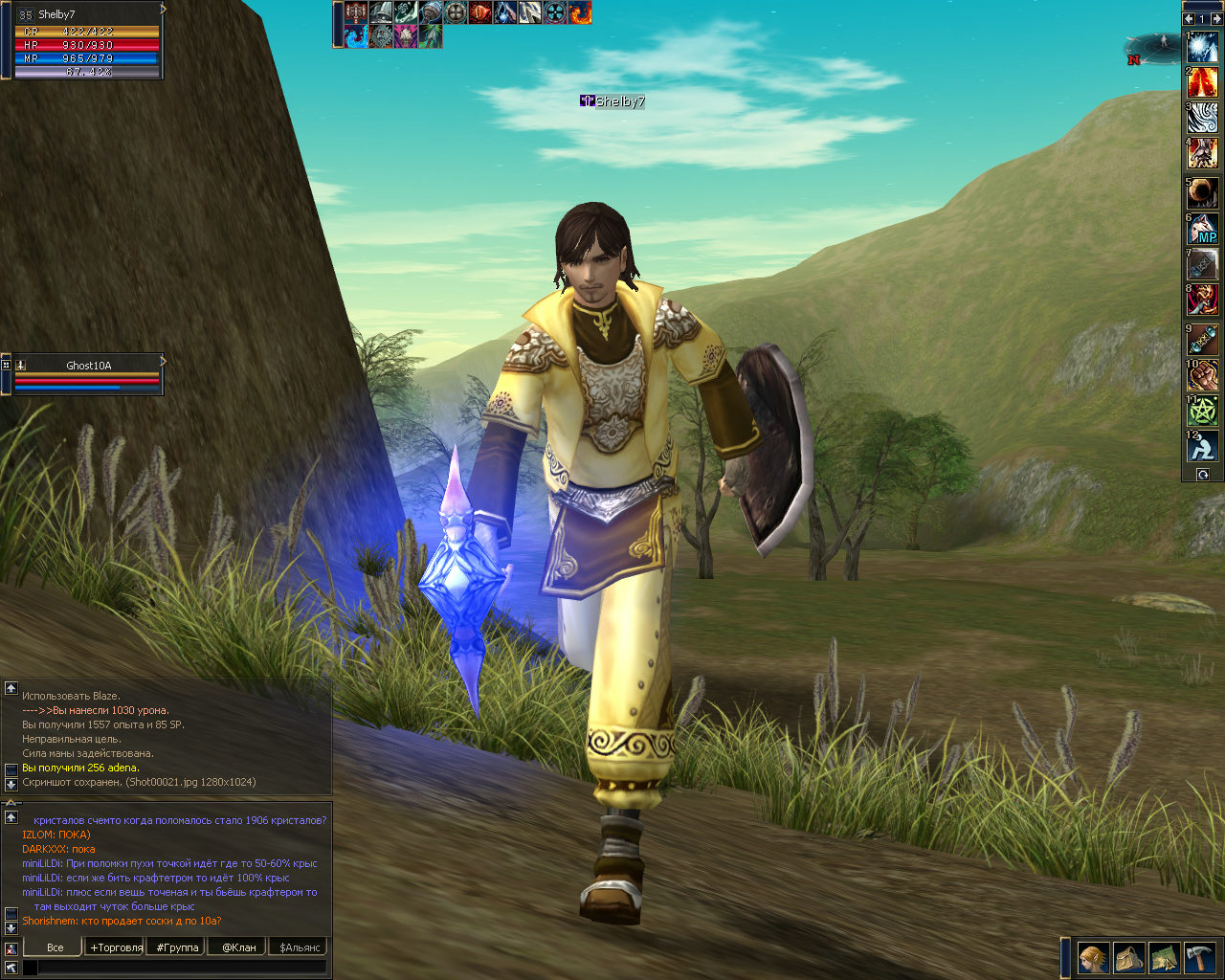Use the fire skill in hotbar slot 2
The image size is (1225, 980).
coord(1203,82)
